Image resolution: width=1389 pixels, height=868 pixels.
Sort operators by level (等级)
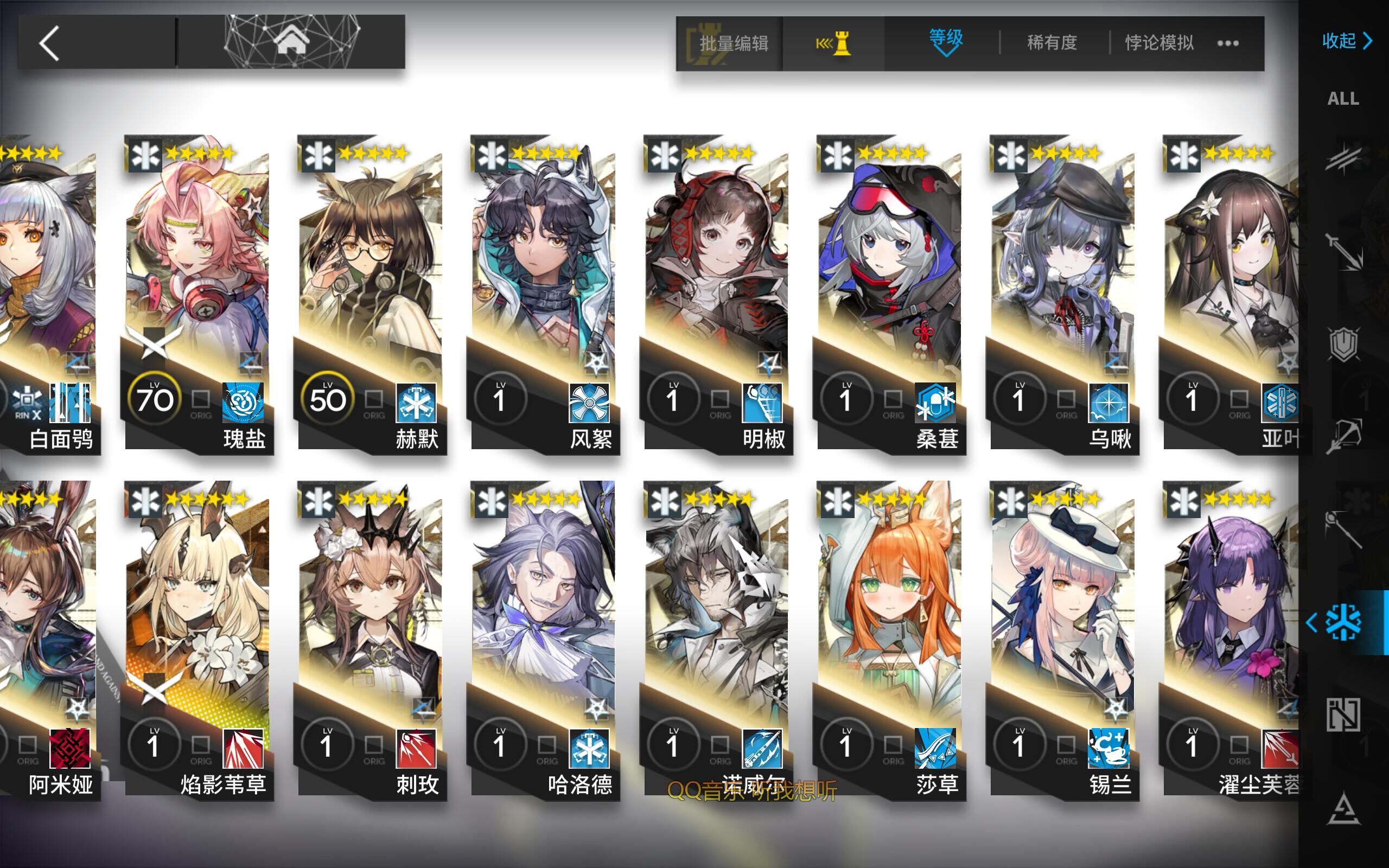945,41
